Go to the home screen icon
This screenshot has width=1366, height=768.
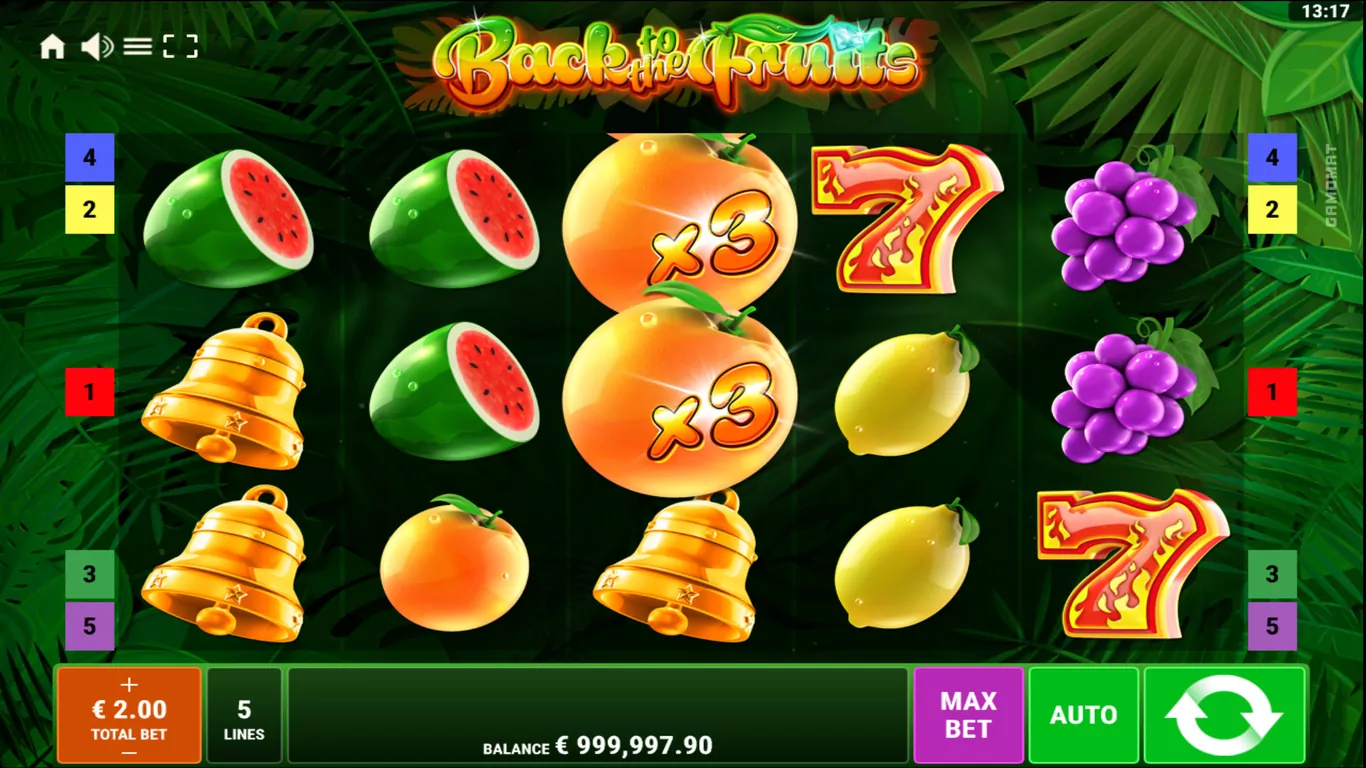[52, 47]
